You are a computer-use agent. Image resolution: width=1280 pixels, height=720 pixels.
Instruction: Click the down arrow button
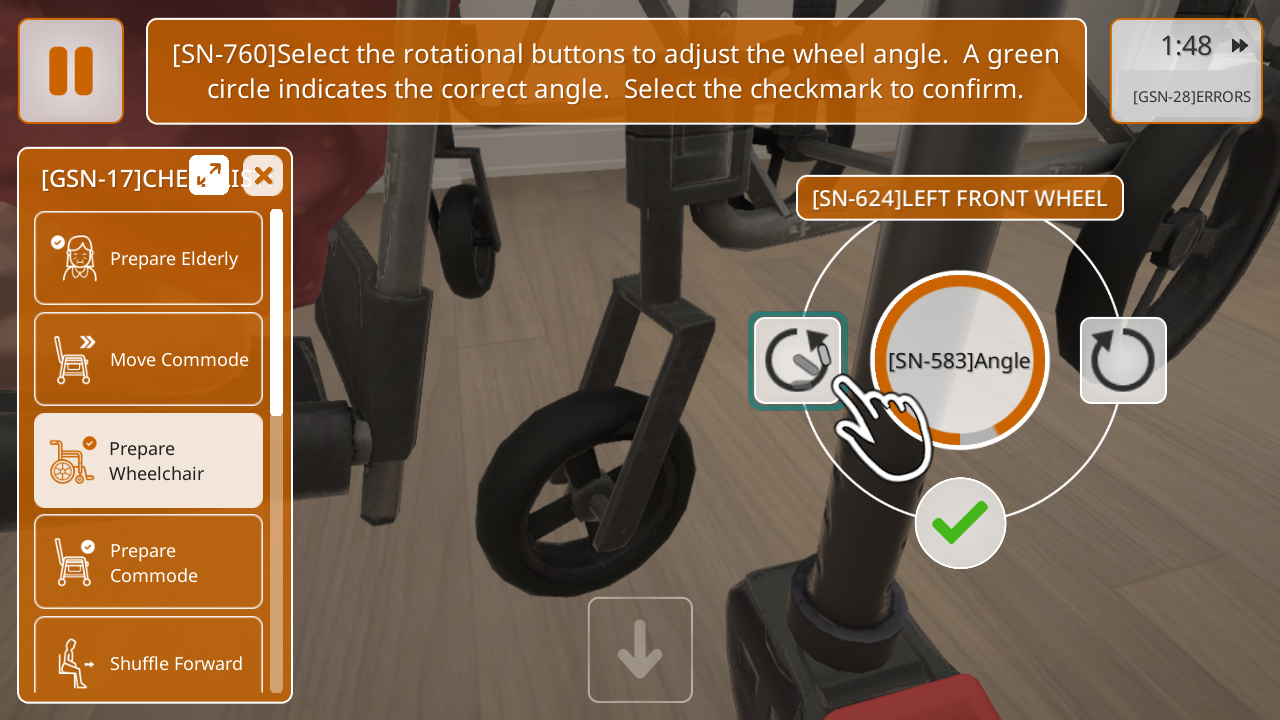pyautogui.click(x=640, y=650)
